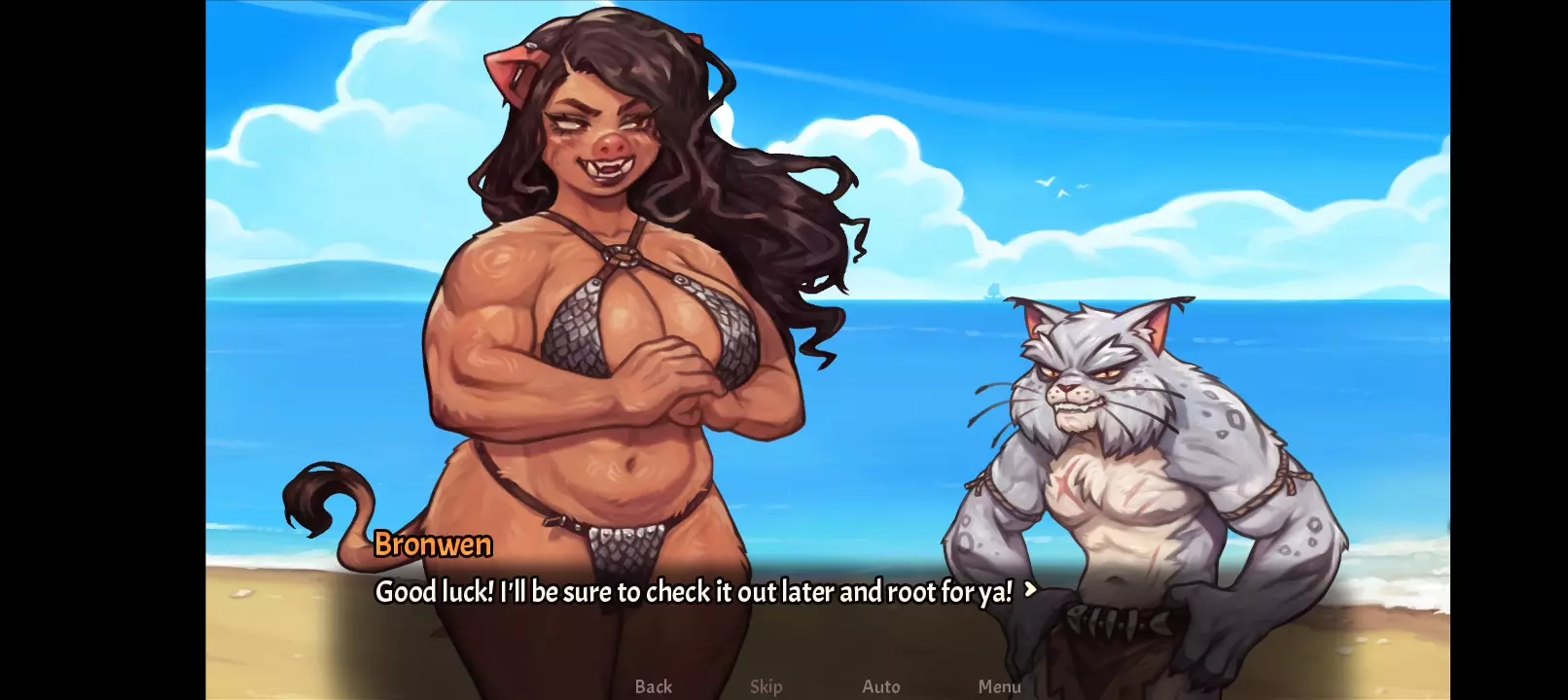Click the dialogue continue arrow
The image size is (1568, 700).
[x=1030, y=589]
